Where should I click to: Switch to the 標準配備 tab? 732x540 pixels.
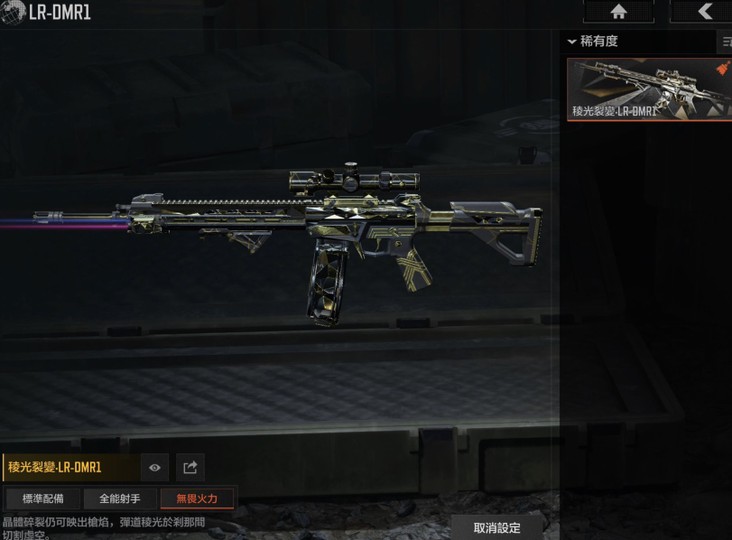tap(43, 498)
